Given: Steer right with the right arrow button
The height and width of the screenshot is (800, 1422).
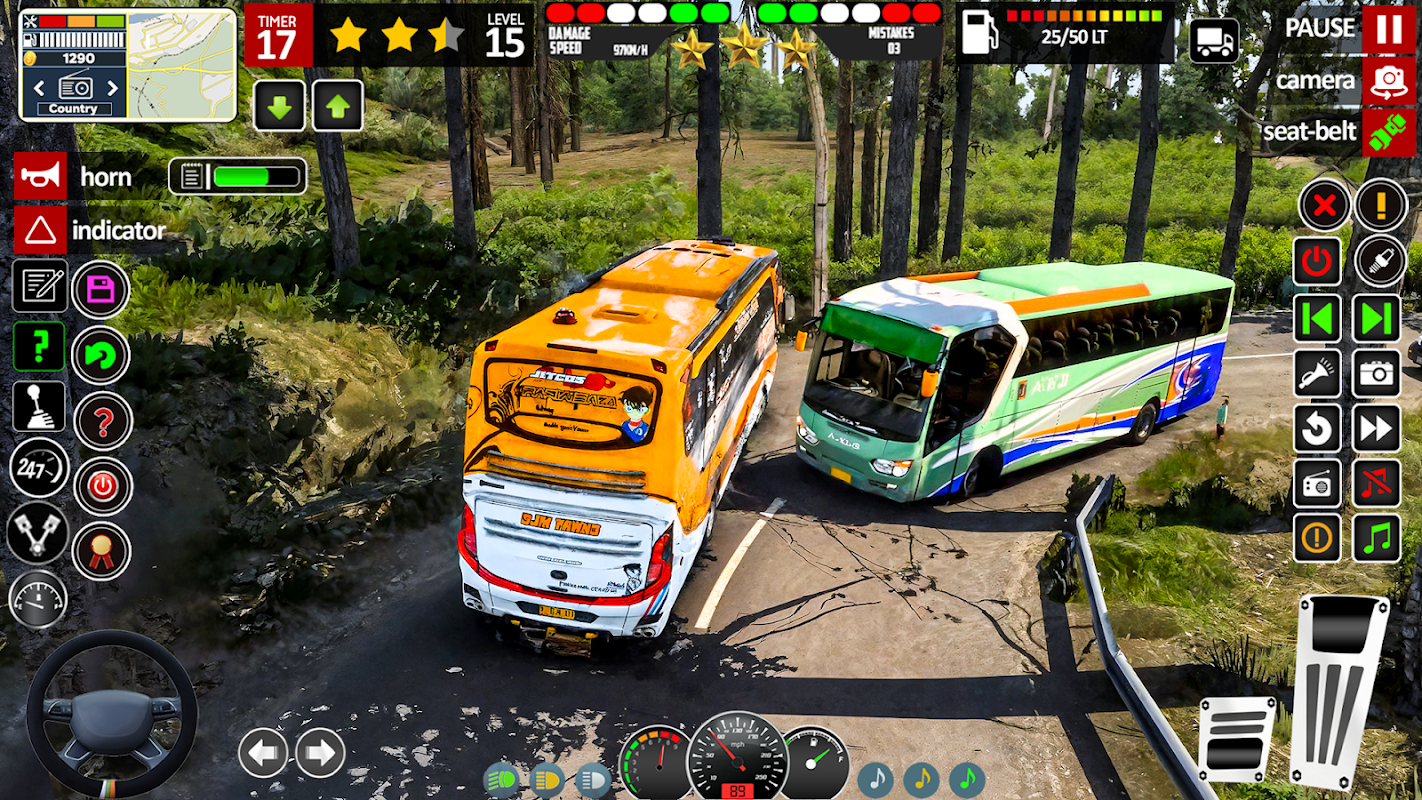Looking at the screenshot, I should pyautogui.click(x=320, y=752).
